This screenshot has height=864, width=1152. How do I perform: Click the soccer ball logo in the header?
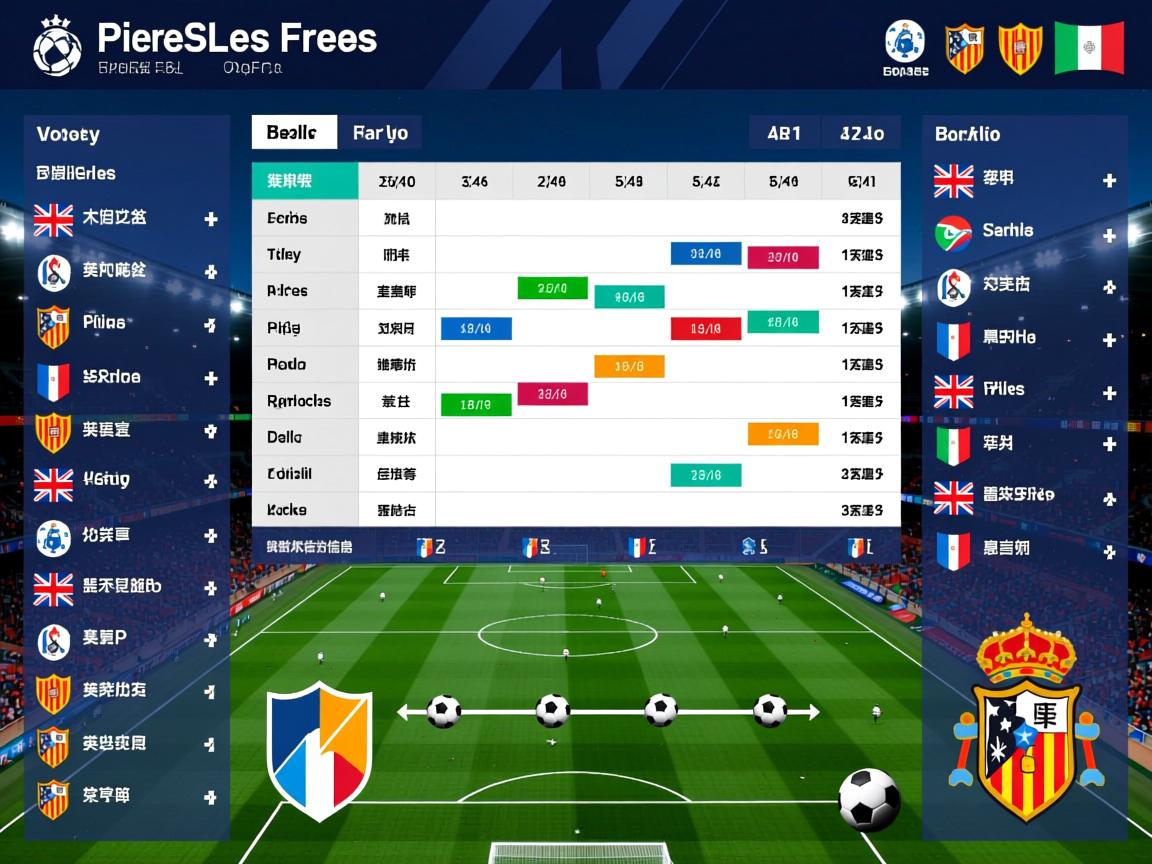click(57, 46)
